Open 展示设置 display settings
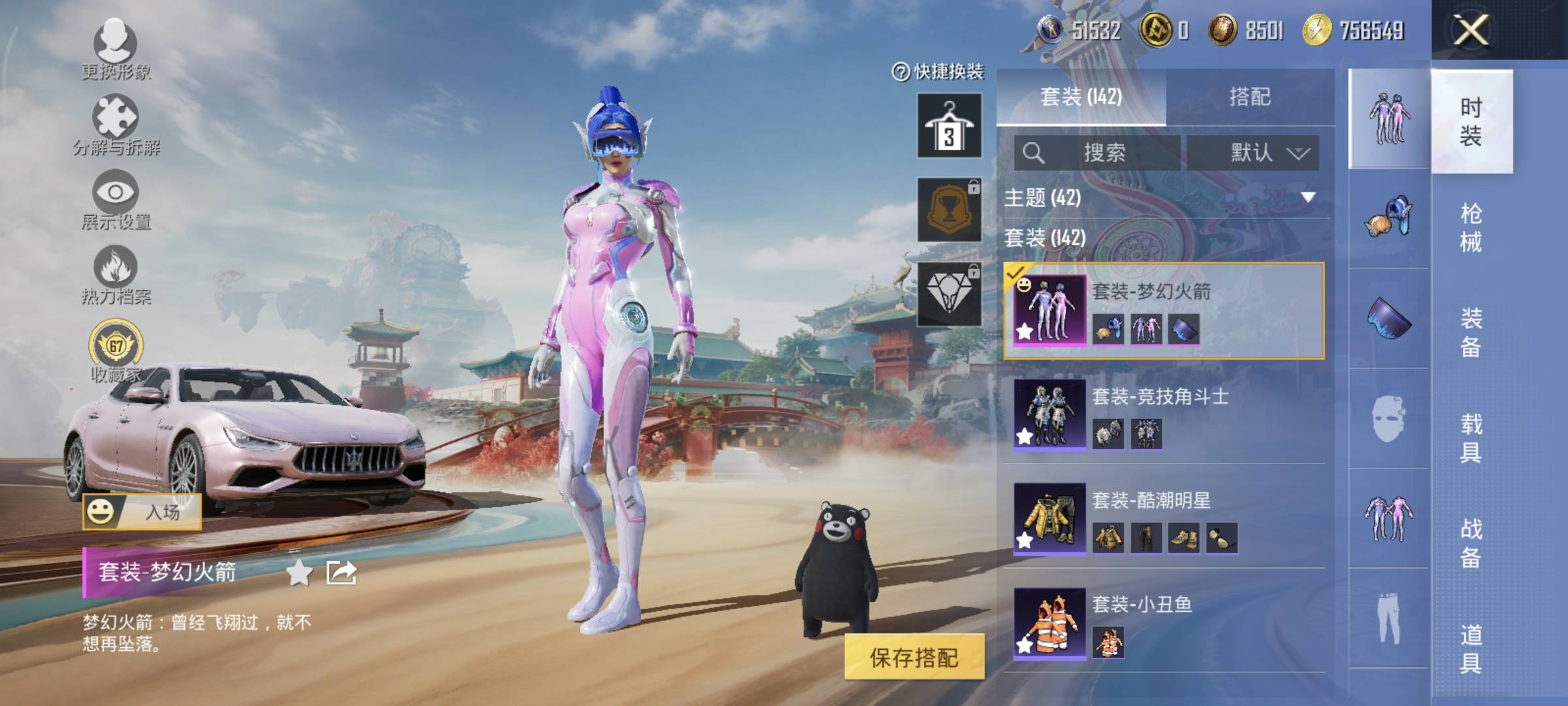1568x706 pixels. tap(116, 199)
